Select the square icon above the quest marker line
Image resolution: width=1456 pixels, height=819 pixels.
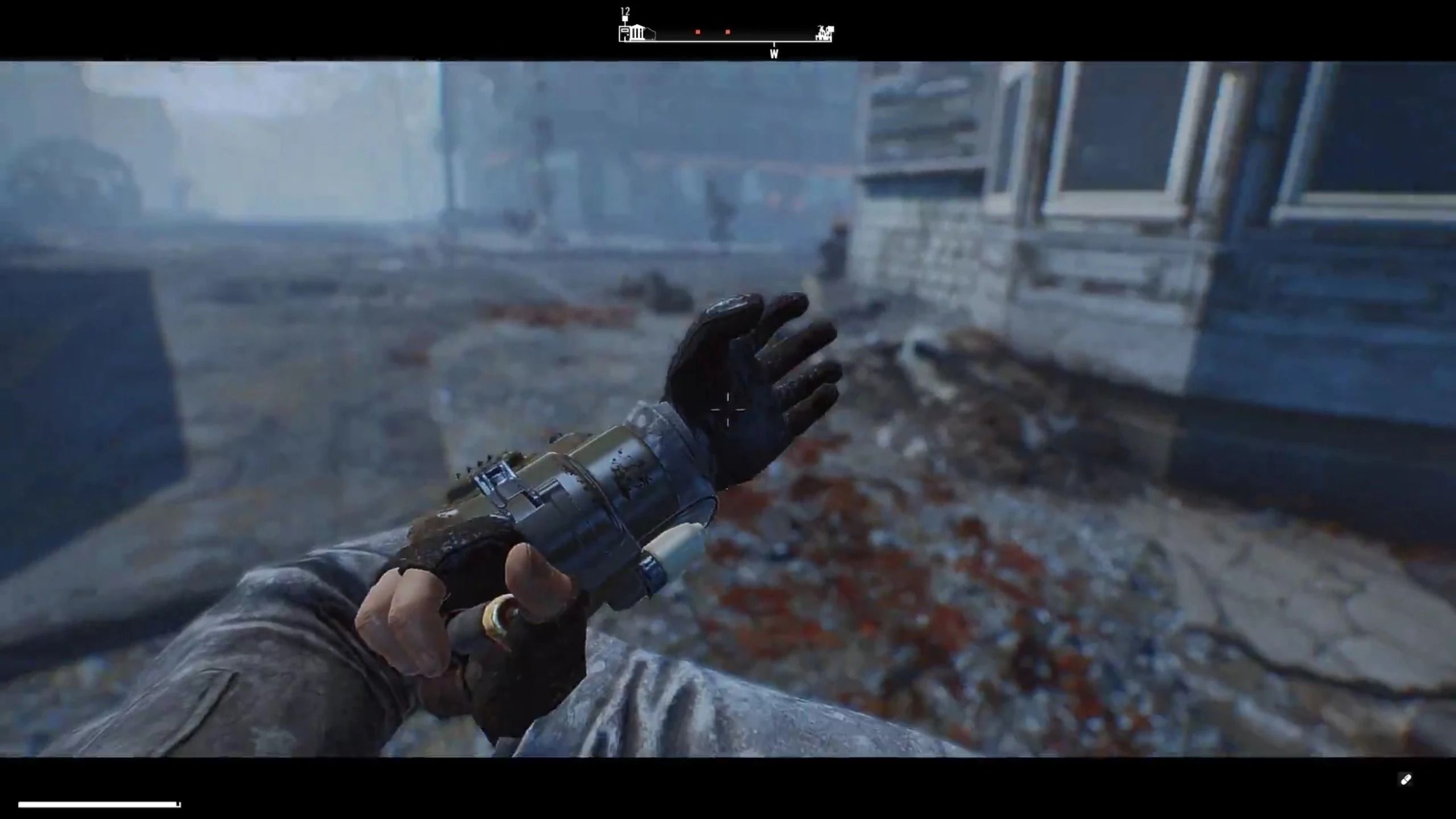pos(625,18)
